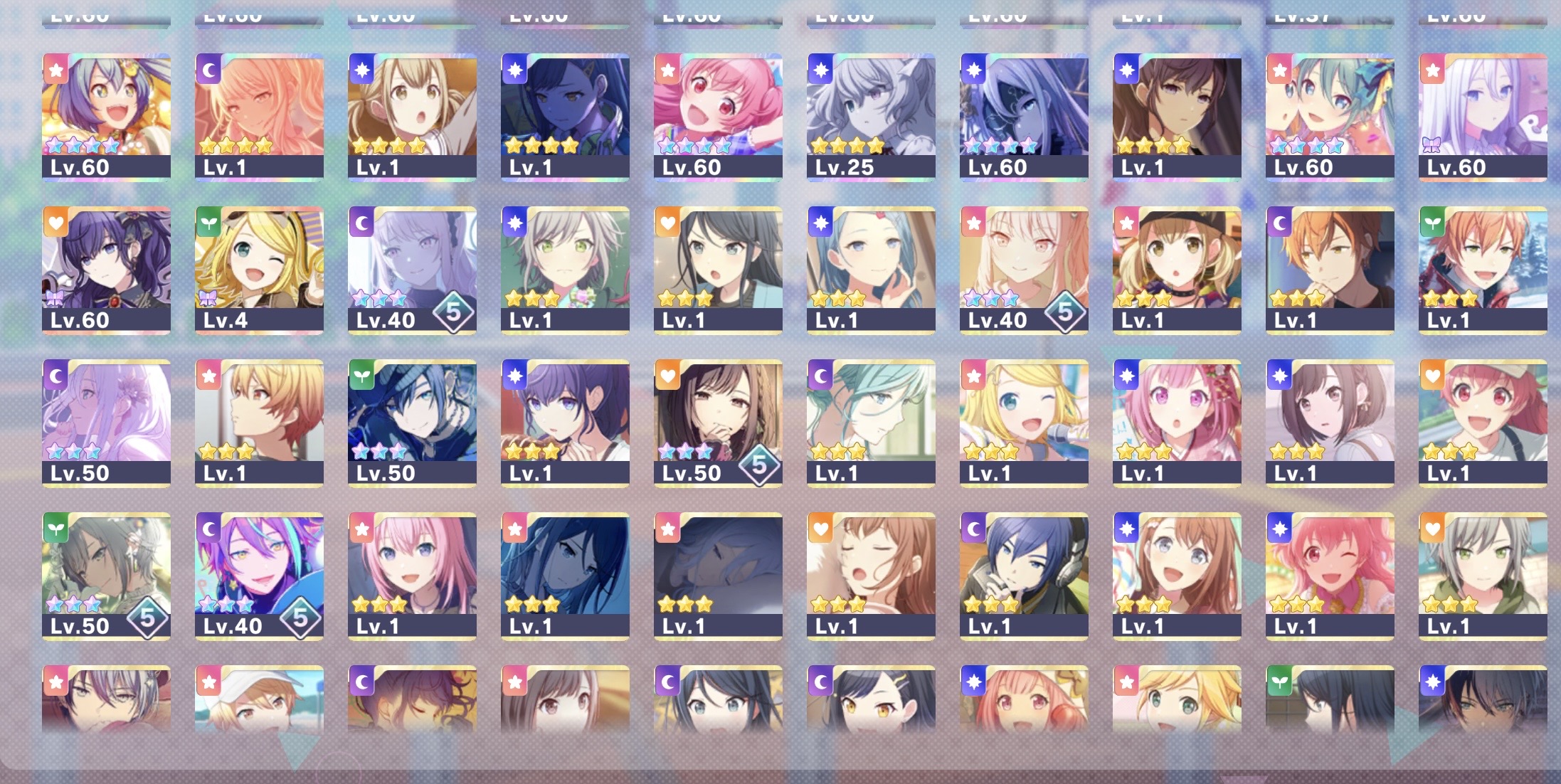1561x784 pixels.
Task: Pick the blue-haired boy with headphones card
Action: point(1024,576)
